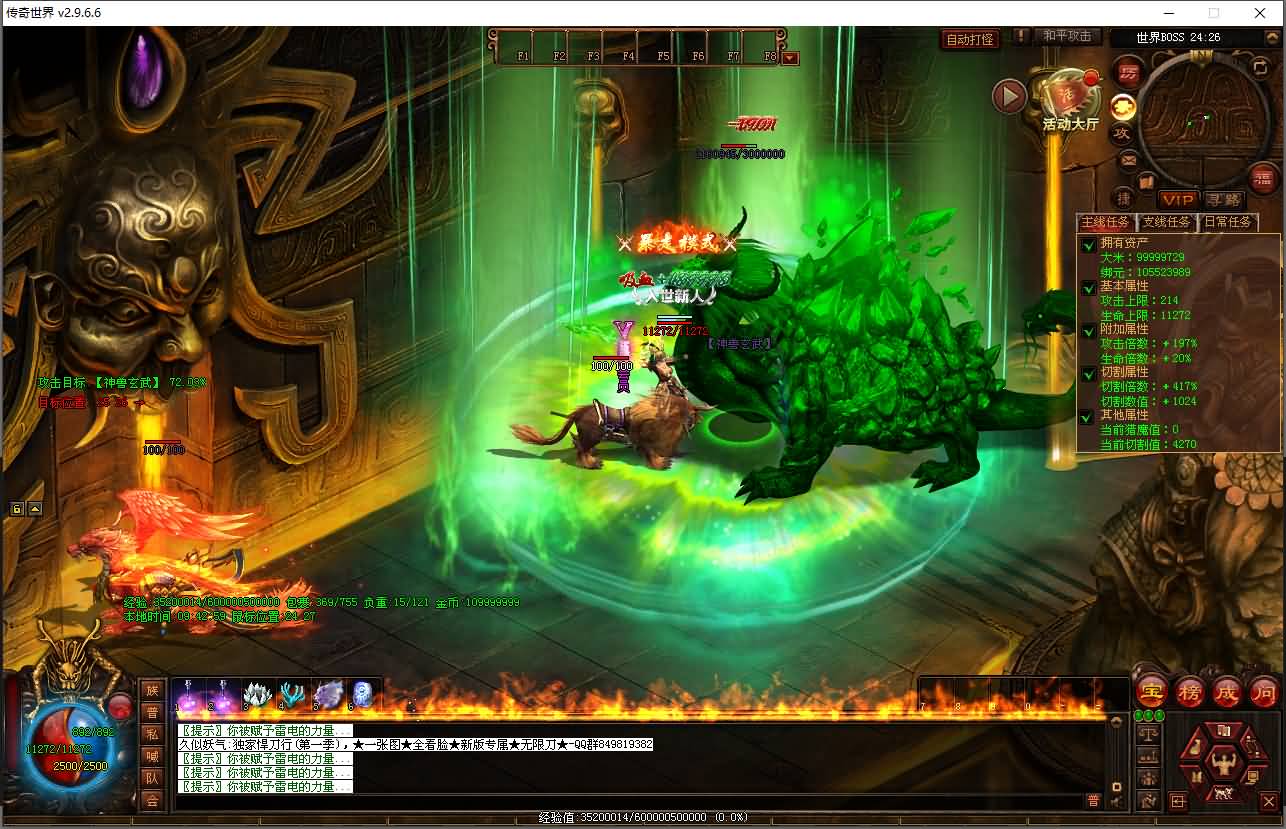Screen dimensions: 1286x829
Task: Click the round play arrow button
Action: pos(1009,97)
